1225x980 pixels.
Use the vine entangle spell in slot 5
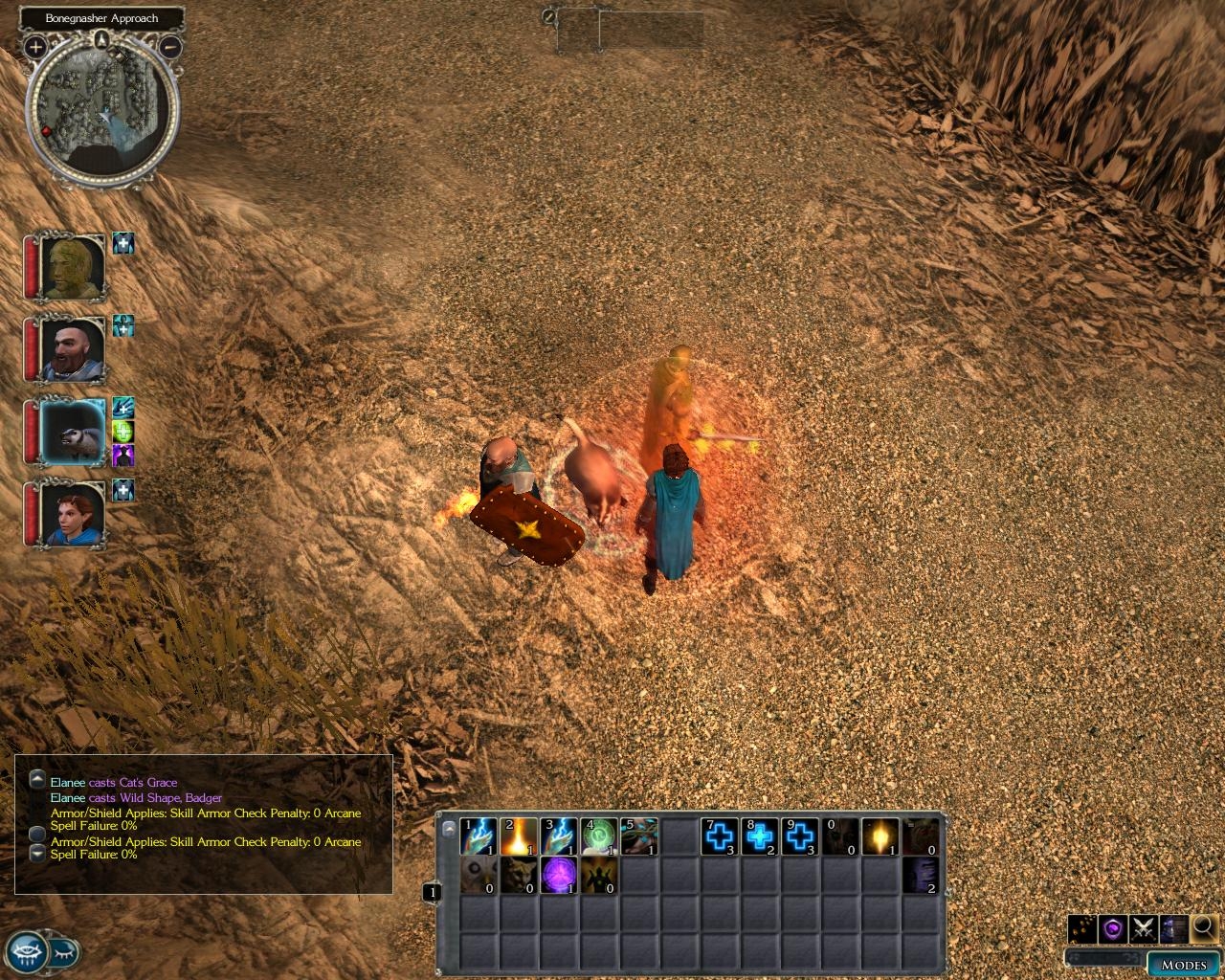pos(639,836)
